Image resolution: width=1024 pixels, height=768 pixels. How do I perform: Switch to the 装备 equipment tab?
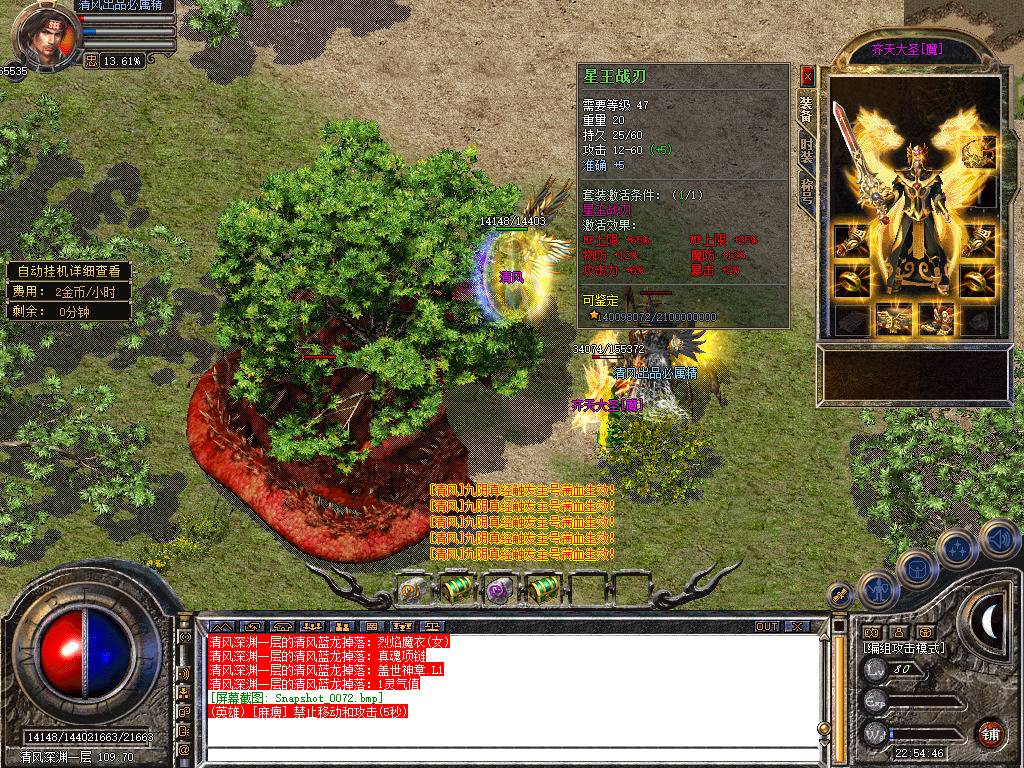click(806, 109)
